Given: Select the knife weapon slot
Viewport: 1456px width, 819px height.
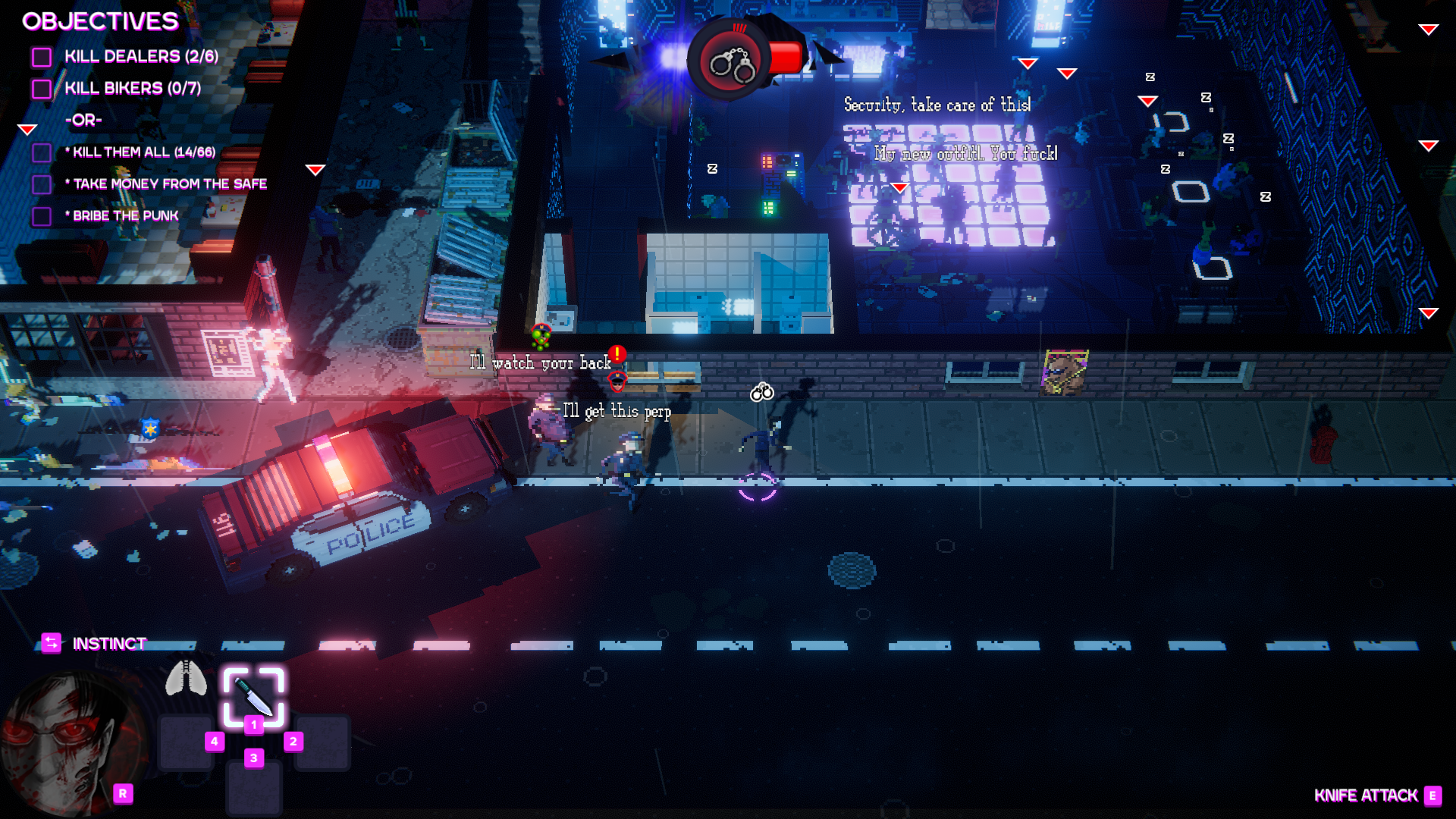Looking at the screenshot, I should coord(253,696).
